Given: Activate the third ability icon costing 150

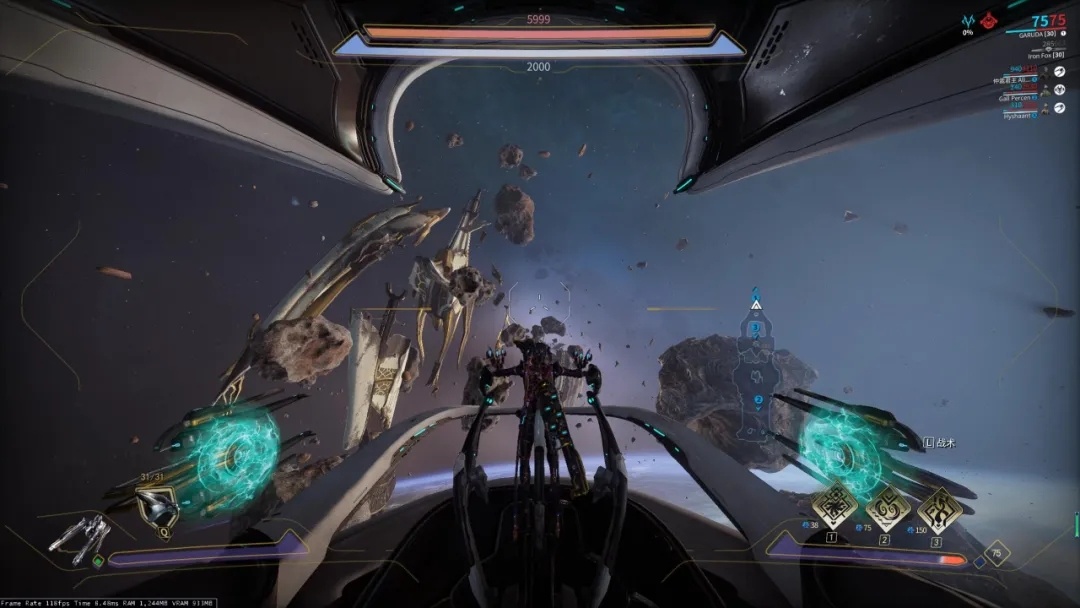Looking at the screenshot, I should pyautogui.click(x=939, y=508).
